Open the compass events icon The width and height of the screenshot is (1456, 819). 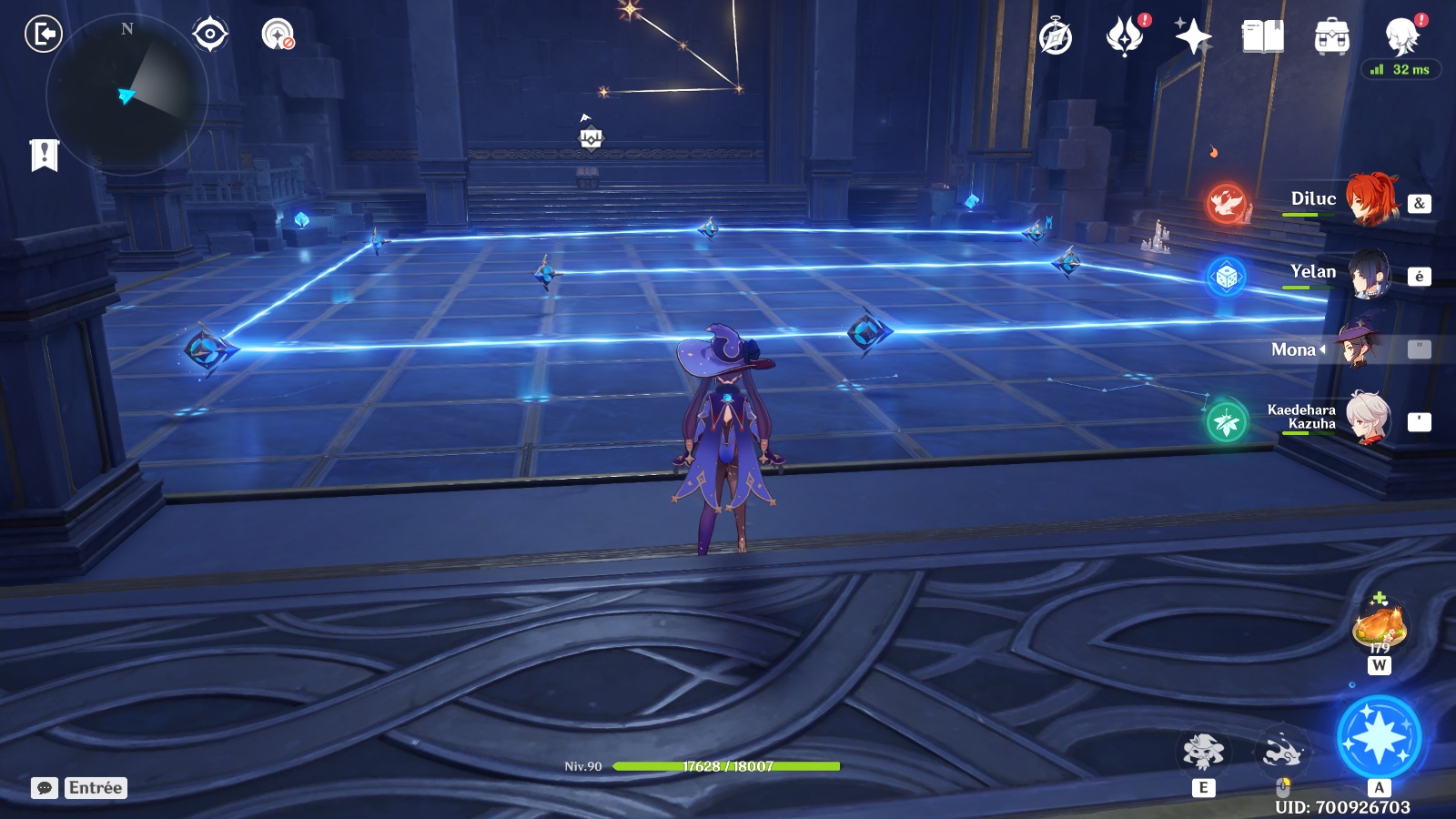click(1056, 37)
